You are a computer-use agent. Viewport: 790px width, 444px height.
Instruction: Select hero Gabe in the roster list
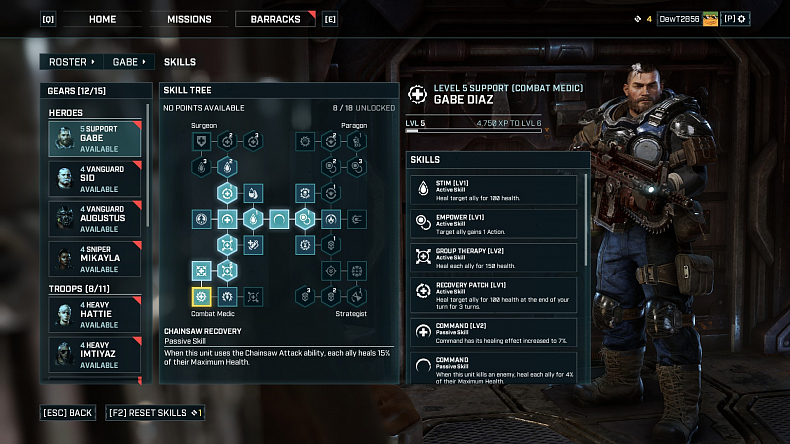click(97, 139)
